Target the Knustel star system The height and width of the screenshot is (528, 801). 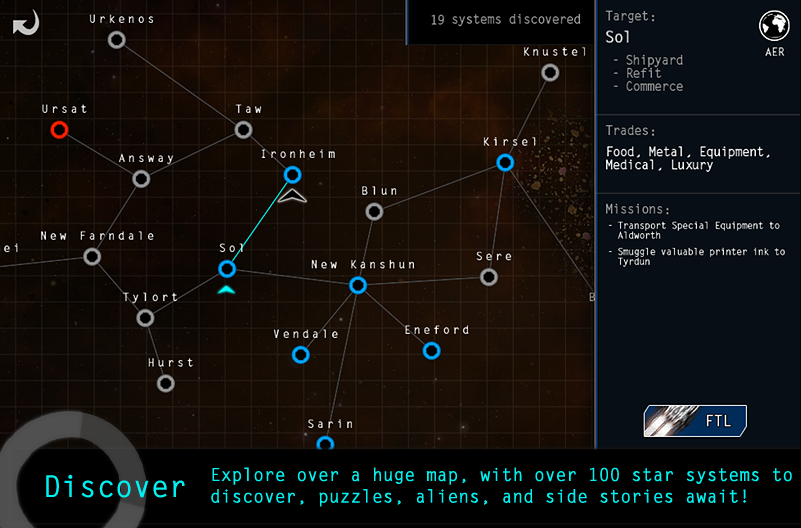[x=549, y=72]
